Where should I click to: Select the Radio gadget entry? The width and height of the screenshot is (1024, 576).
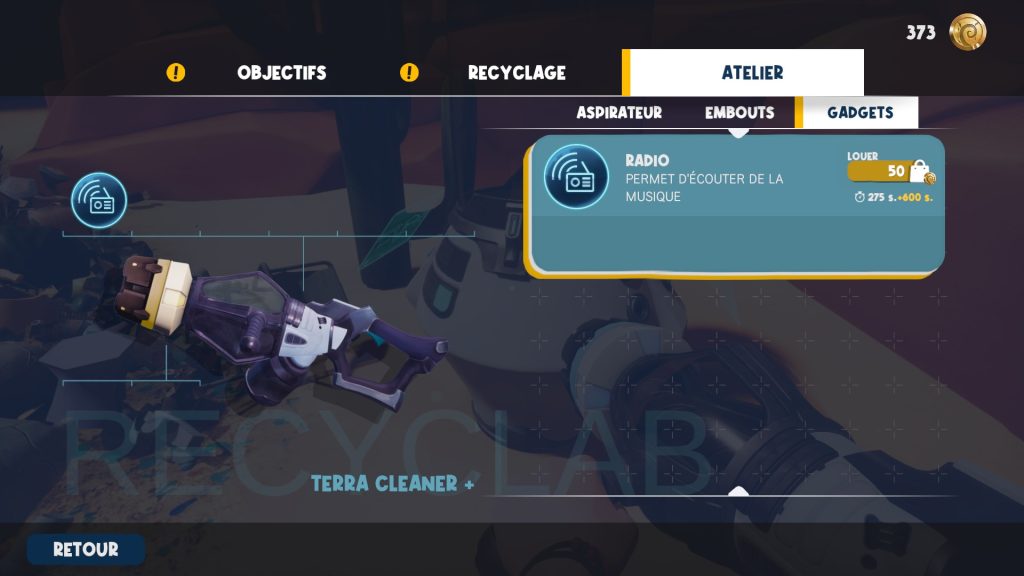700,178
